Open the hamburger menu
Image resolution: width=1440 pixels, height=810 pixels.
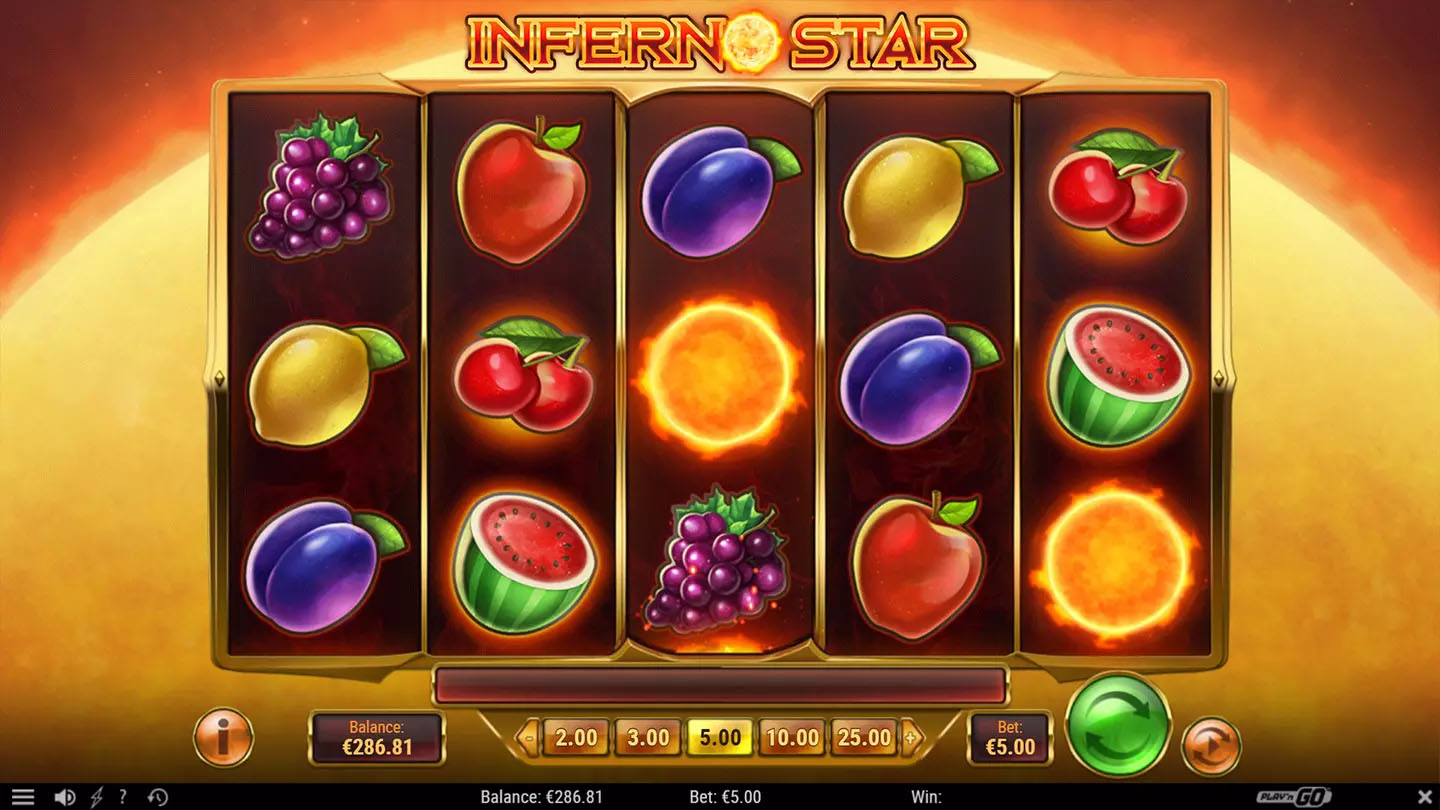click(21, 797)
